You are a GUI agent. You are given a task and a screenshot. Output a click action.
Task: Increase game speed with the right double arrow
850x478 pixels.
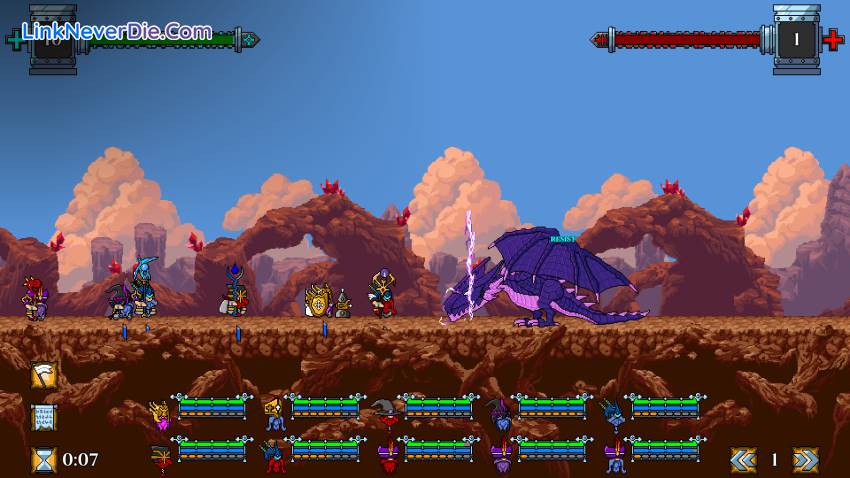[x=805, y=459]
